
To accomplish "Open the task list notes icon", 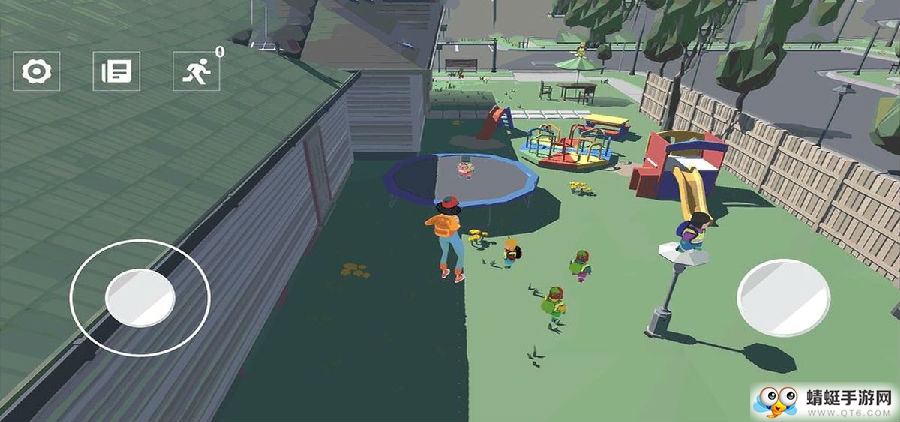I will [117, 71].
